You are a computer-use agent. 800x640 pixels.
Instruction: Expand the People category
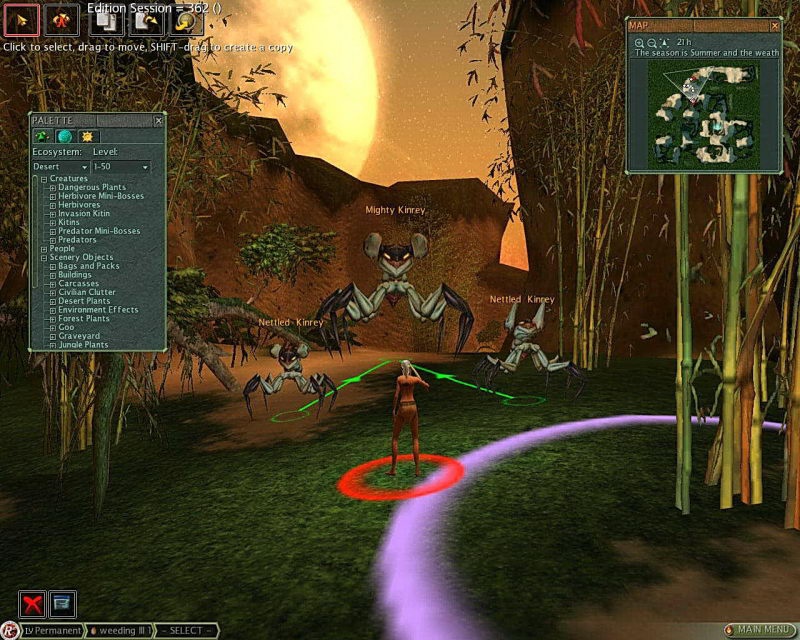(44, 249)
